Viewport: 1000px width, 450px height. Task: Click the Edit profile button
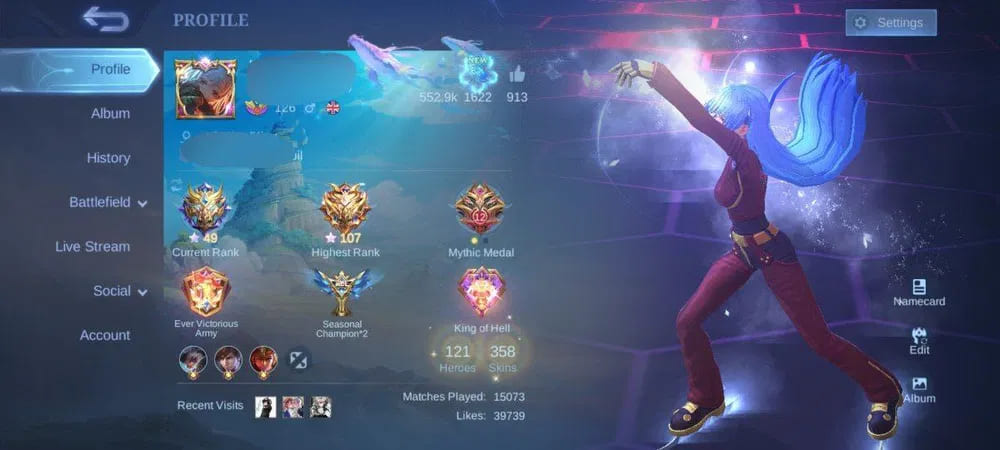[x=919, y=341]
